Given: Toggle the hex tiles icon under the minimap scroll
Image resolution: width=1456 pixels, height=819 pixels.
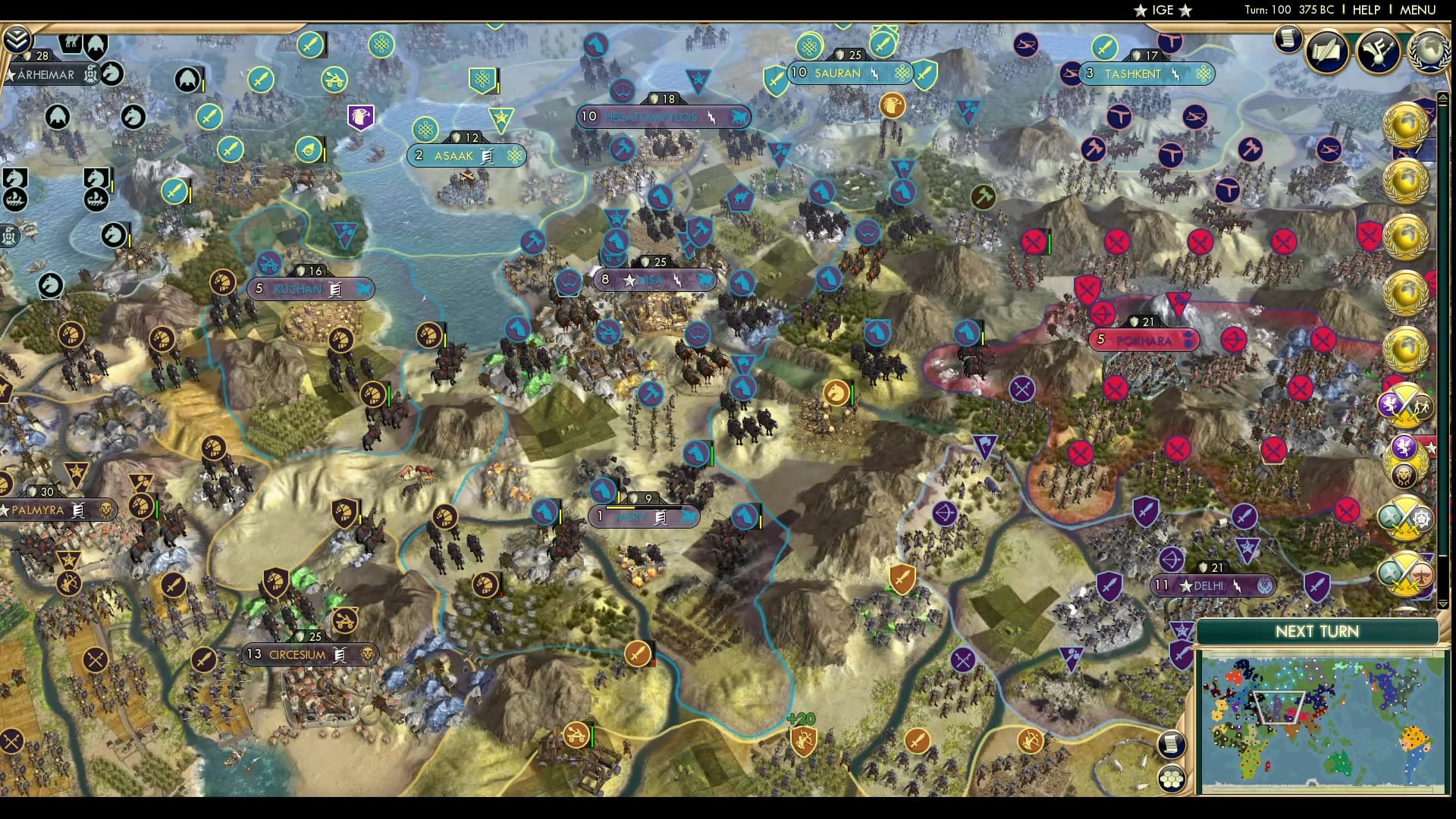Looking at the screenshot, I should point(1172,779).
